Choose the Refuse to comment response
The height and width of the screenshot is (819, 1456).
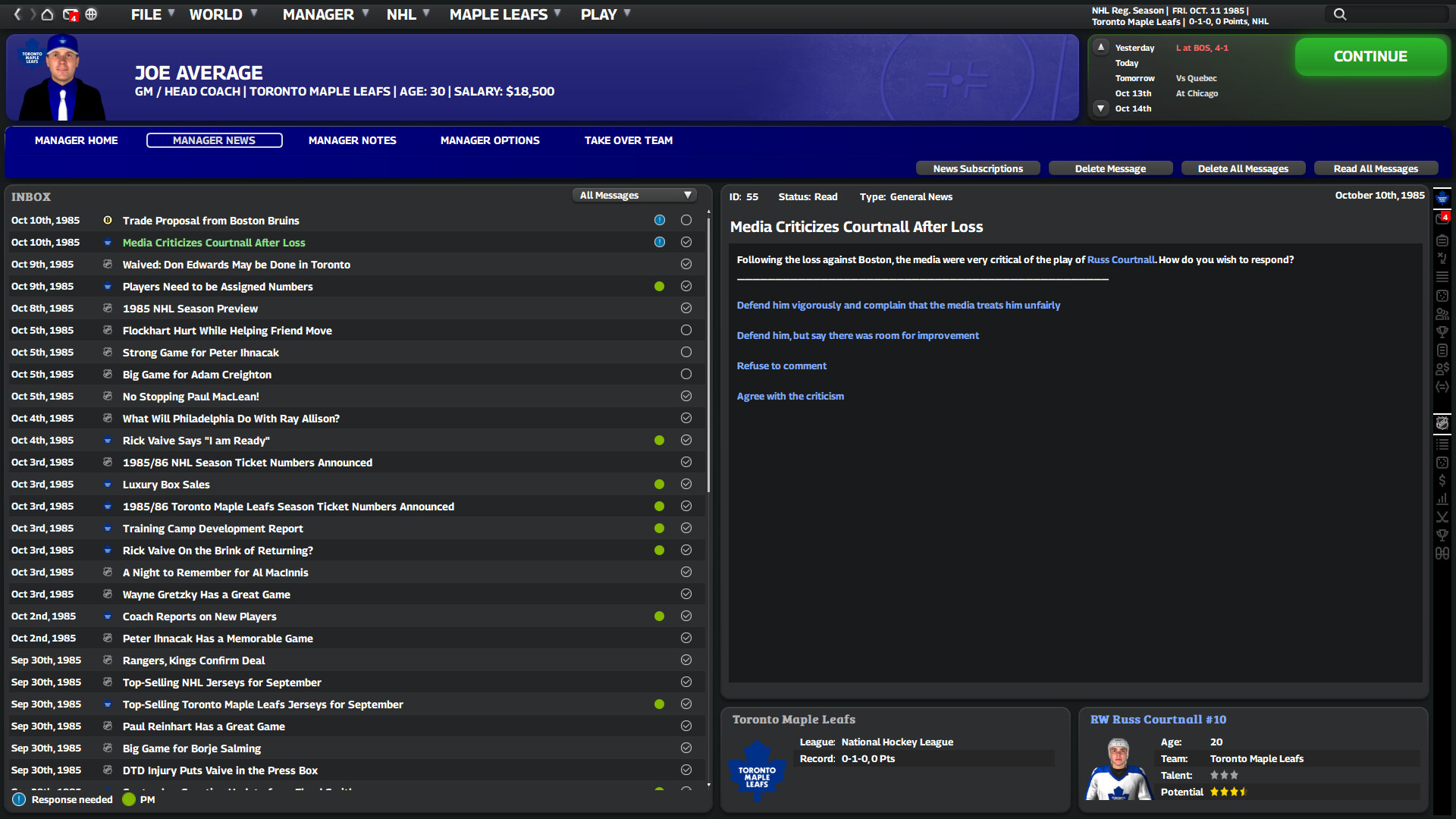click(x=782, y=366)
